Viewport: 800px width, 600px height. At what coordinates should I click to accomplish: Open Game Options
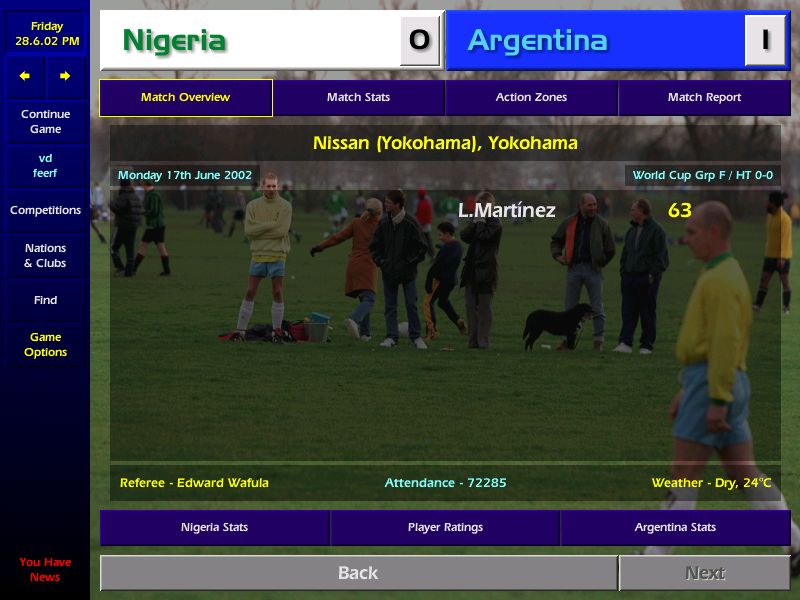[x=45, y=345]
